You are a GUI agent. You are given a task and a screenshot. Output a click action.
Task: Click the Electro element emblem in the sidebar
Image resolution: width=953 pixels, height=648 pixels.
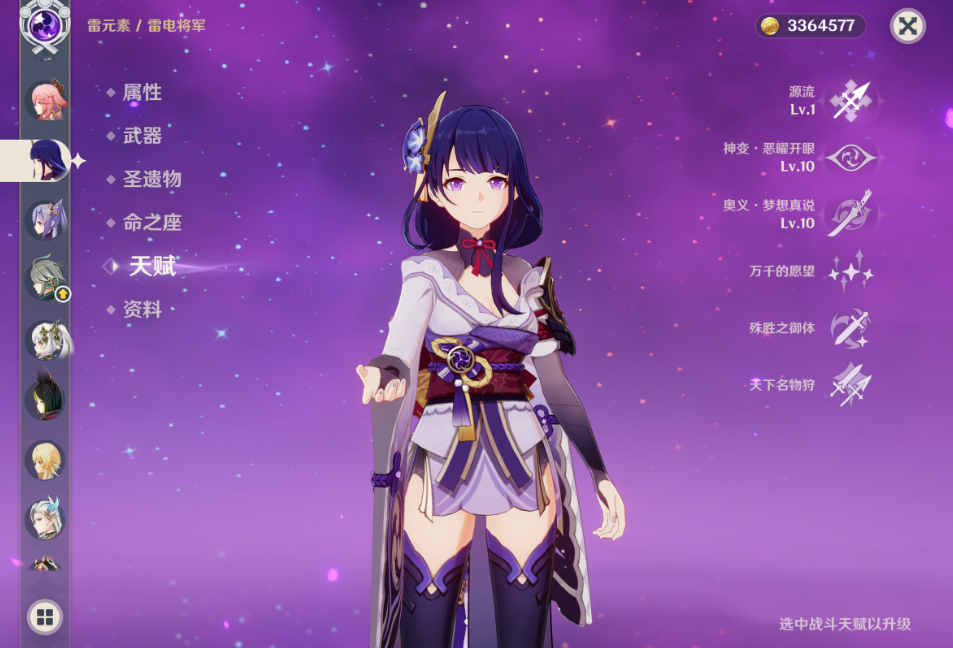[45, 24]
